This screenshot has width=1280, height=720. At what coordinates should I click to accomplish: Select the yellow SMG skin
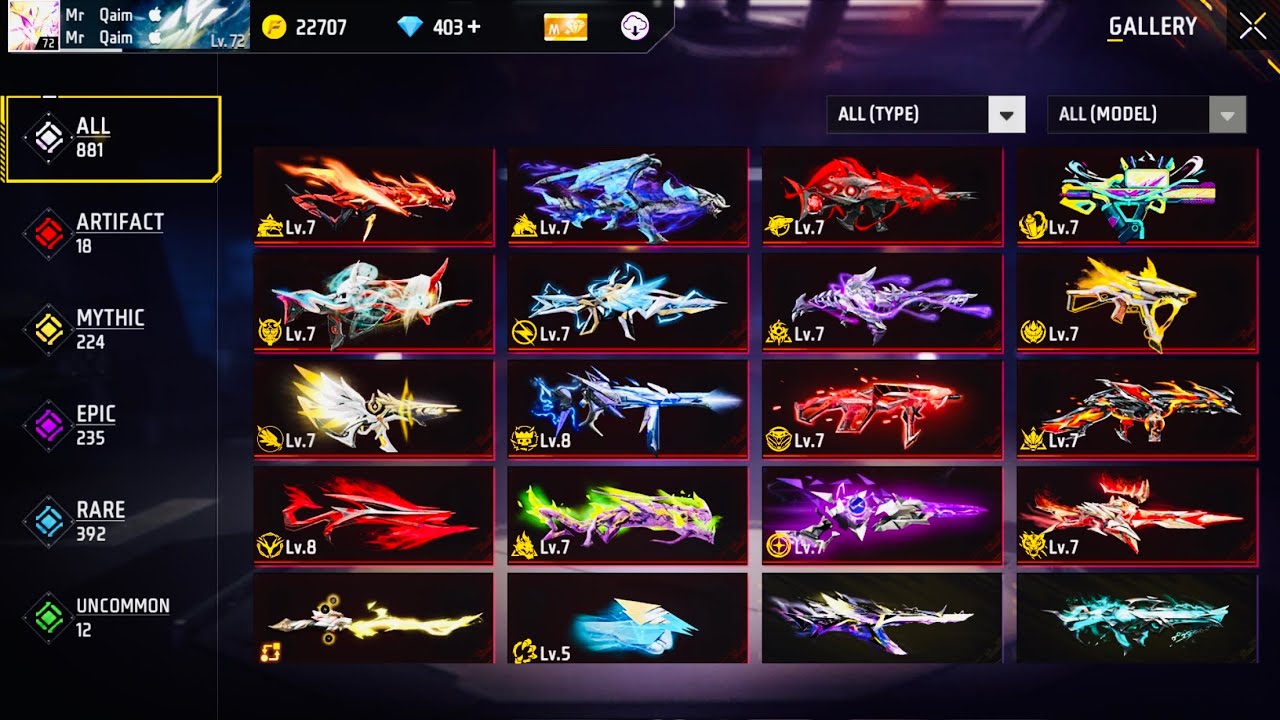tap(1137, 302)
